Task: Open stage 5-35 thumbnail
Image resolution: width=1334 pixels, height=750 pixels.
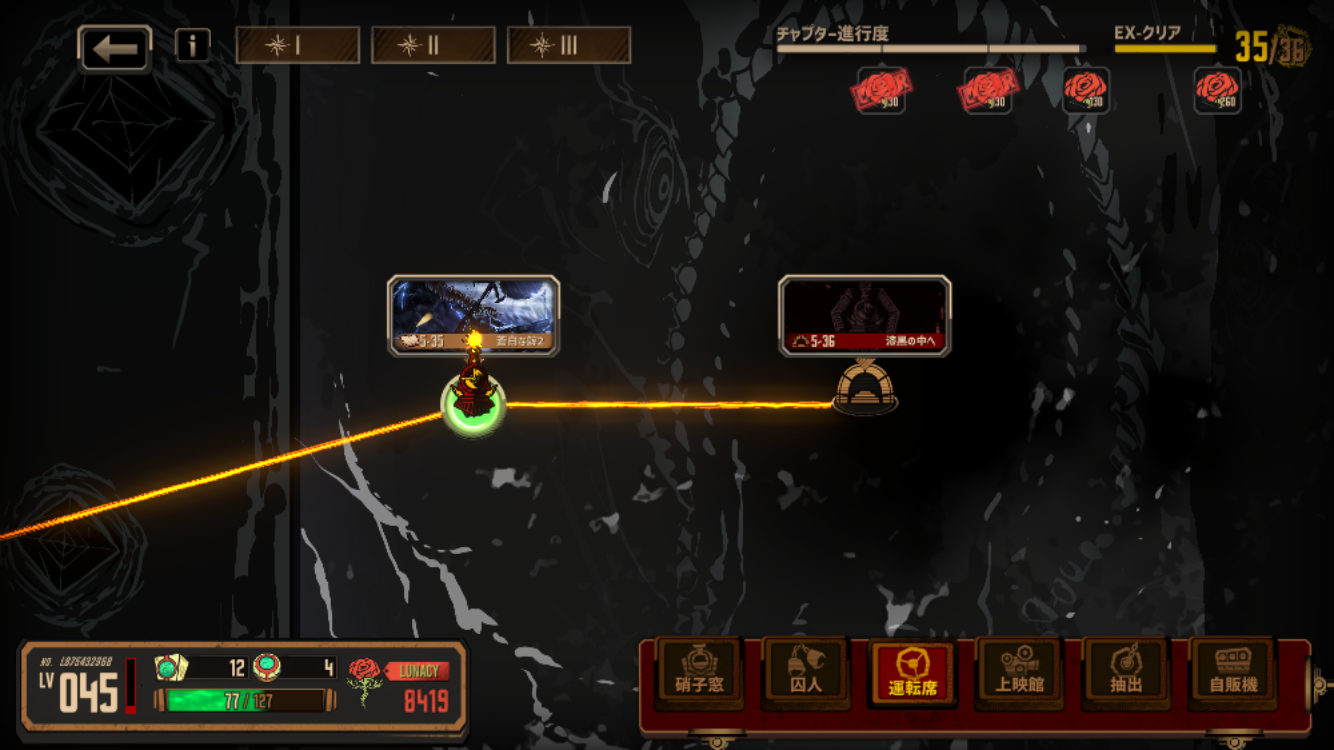Action: coord(473,315)
